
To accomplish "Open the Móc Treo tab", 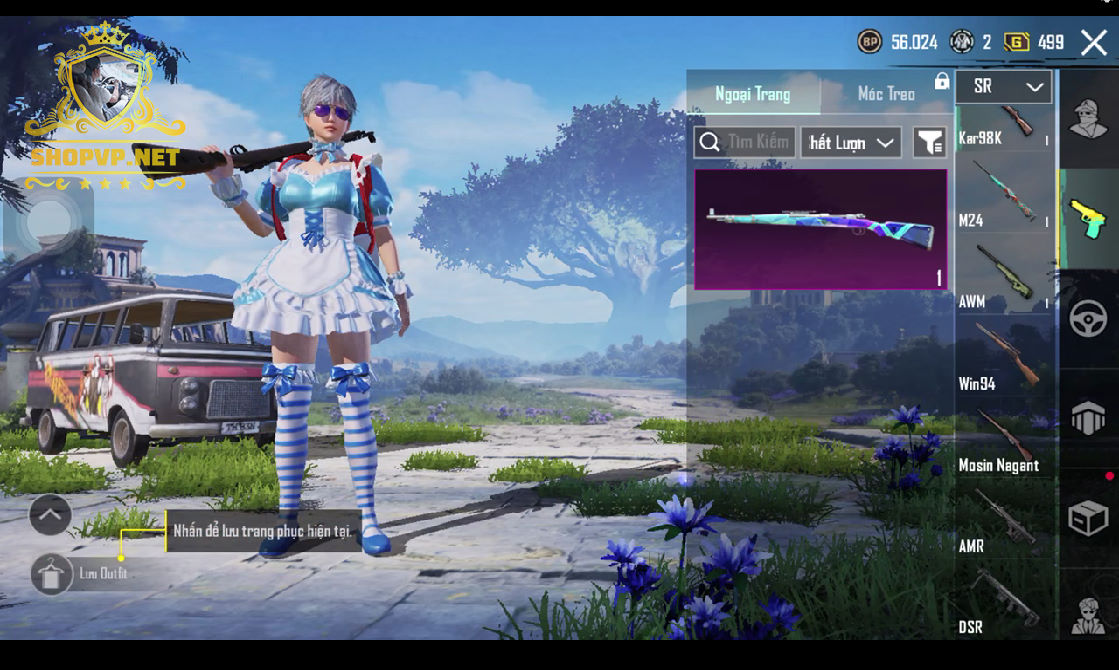I will tap(886, 94).
